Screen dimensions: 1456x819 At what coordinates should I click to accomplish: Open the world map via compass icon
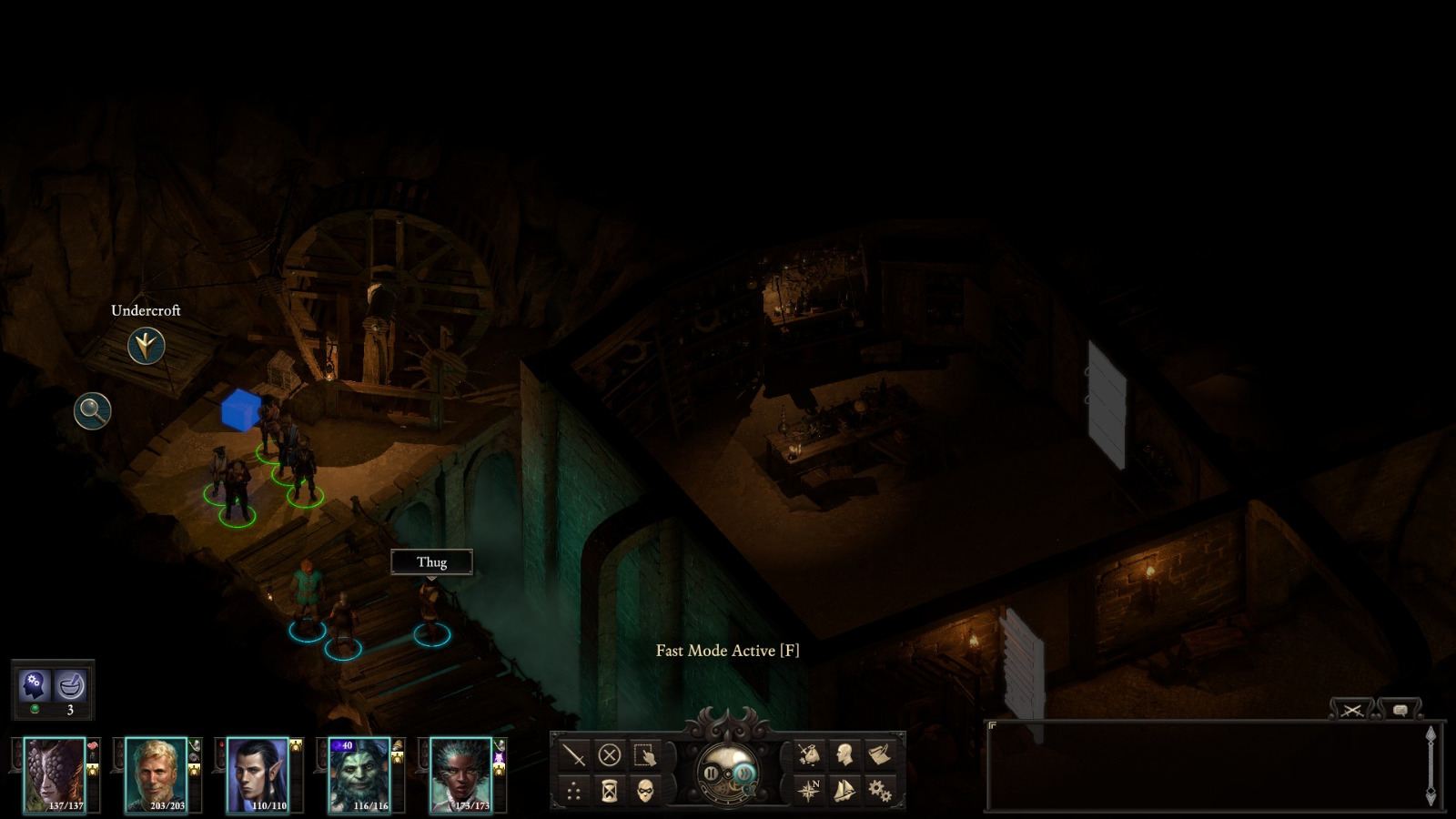coord(810,791)
